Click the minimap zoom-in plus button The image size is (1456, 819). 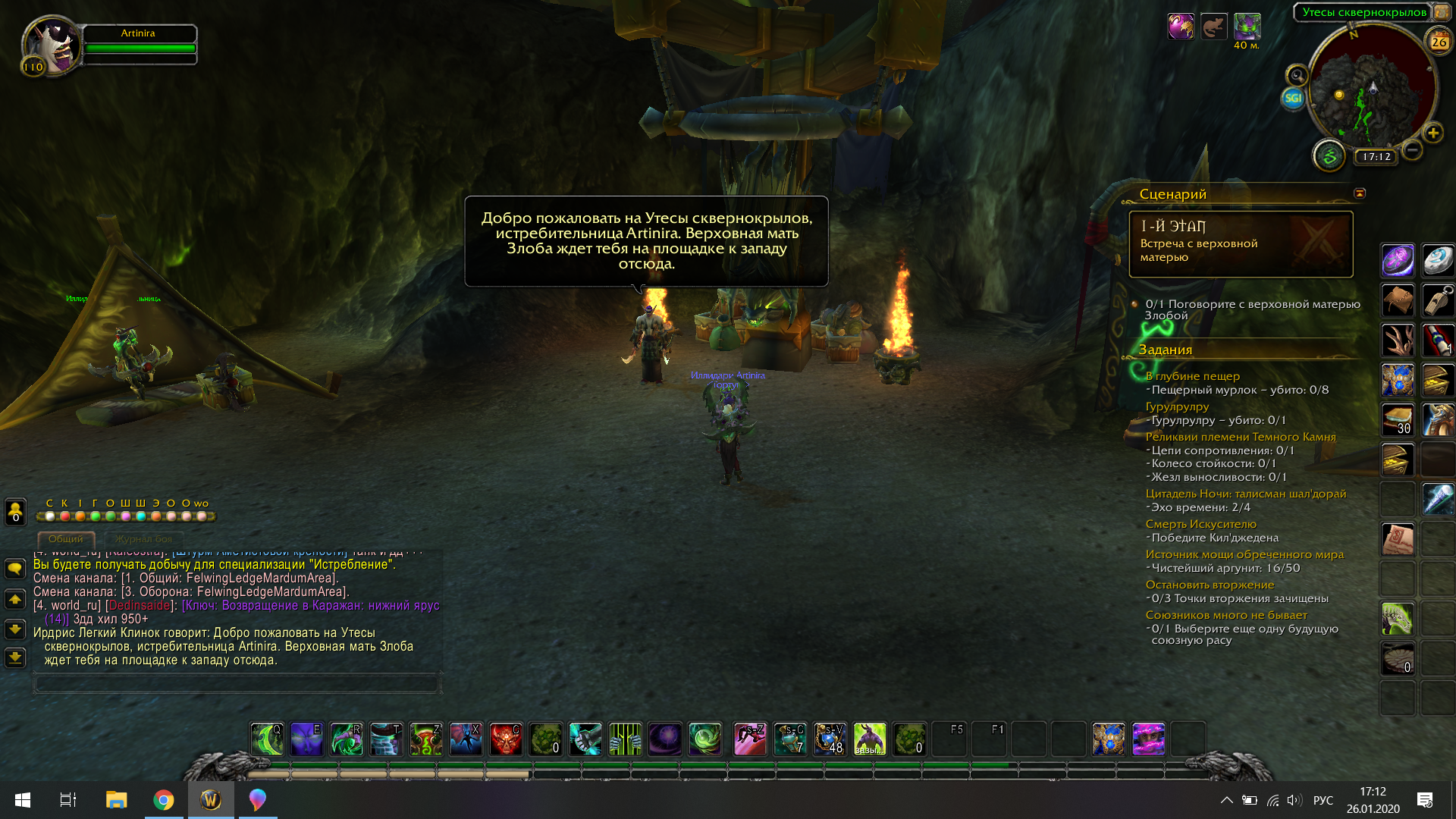point(1433,133)
